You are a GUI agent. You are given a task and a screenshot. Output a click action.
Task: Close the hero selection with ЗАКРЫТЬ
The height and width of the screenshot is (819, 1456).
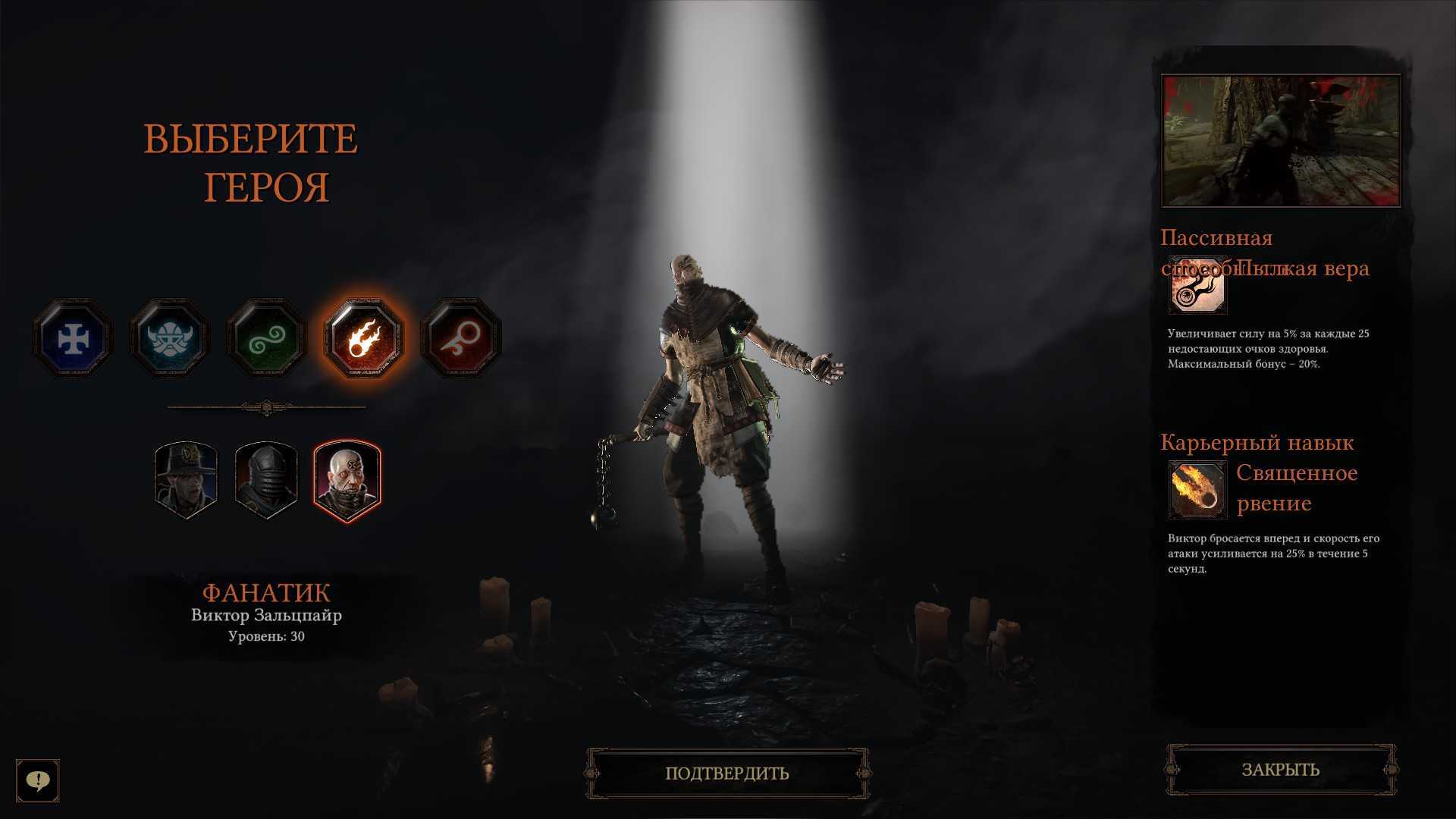click(1281, 770)
